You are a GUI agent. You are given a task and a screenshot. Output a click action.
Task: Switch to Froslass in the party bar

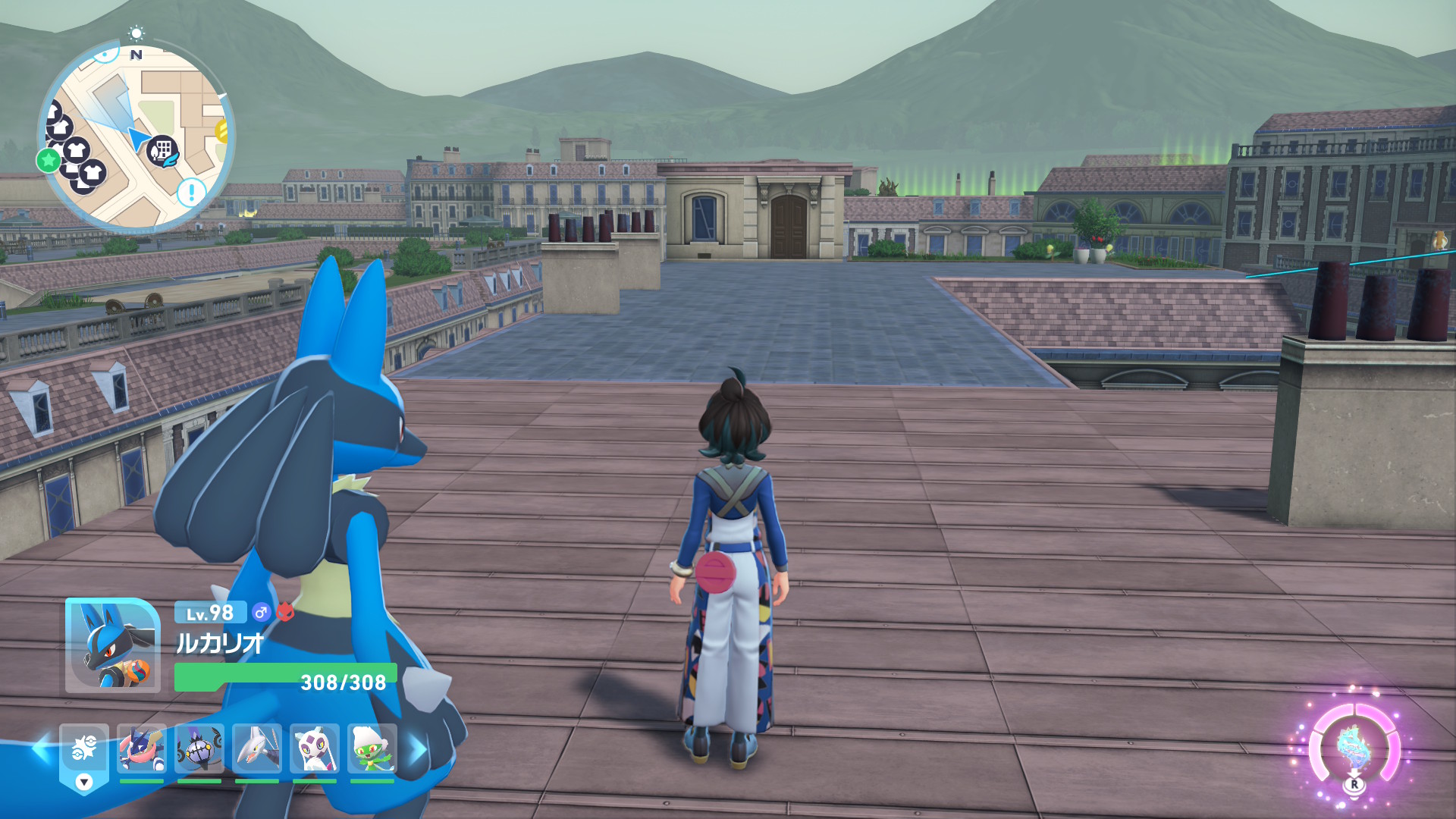tap(315, 748)
